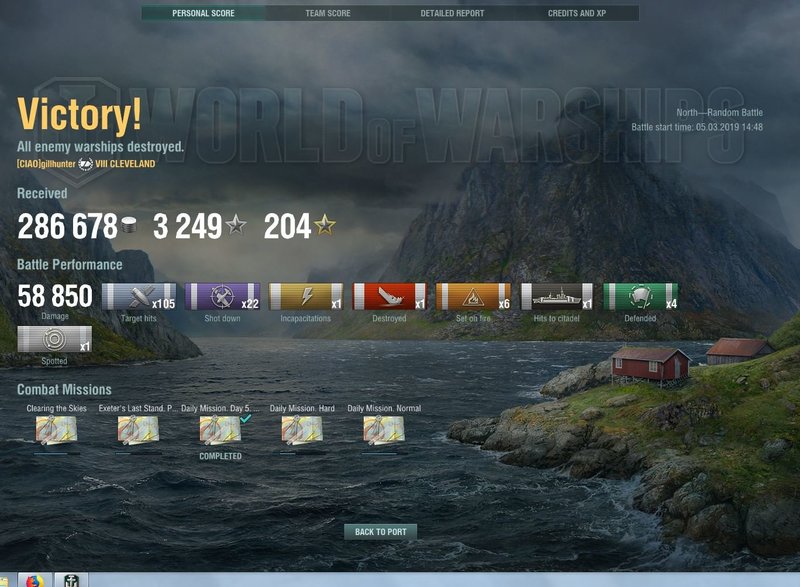Select the Spotted ribbon
The image size is (800, 587).
(x=55, y=339)
